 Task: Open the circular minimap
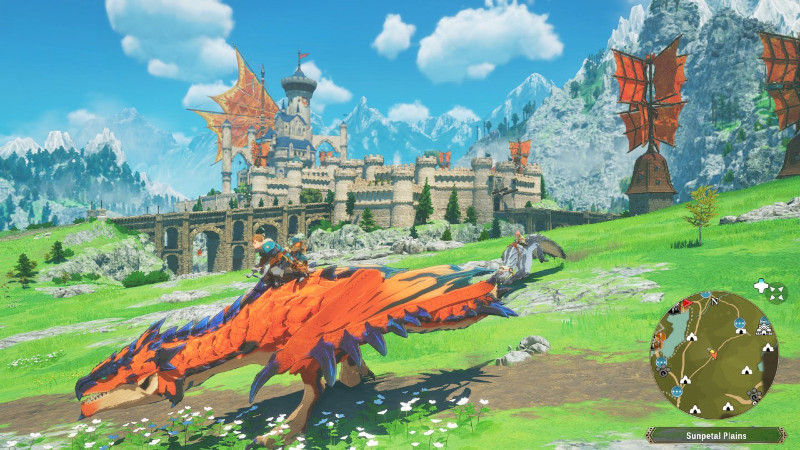pyautogui.click(x=714, y=355)
